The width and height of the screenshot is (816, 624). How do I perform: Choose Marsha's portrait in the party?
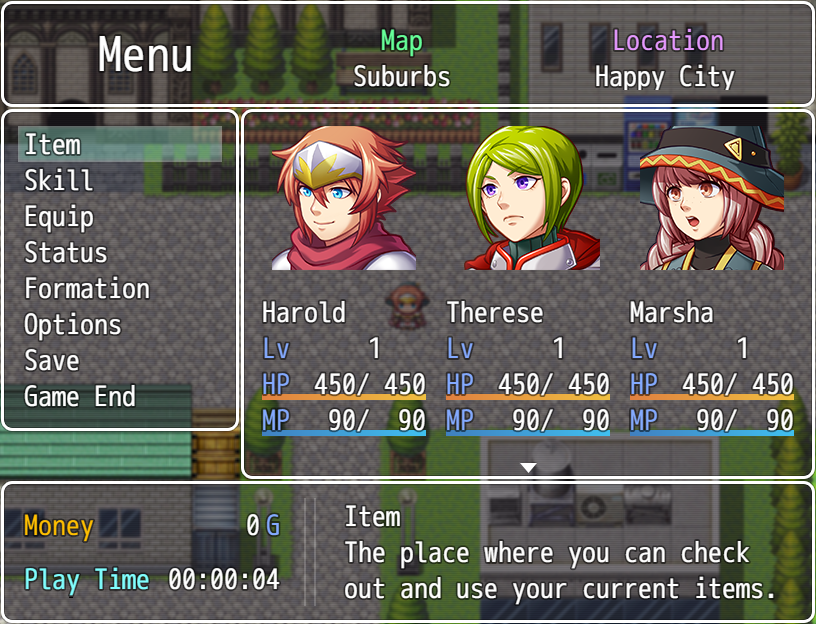click(712, 198)
